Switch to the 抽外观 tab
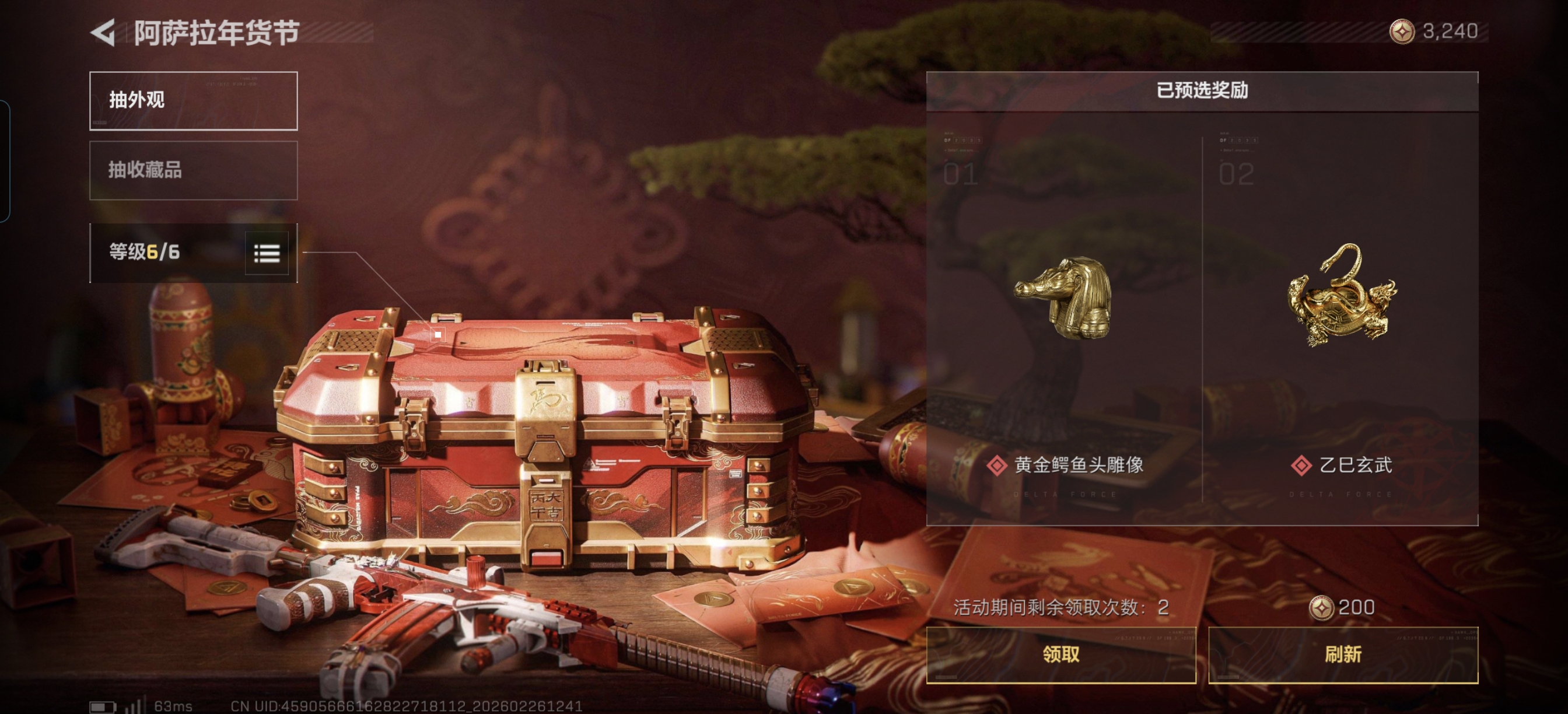The width and height of the screenshot is (1568, 714). tap(194, 101)
